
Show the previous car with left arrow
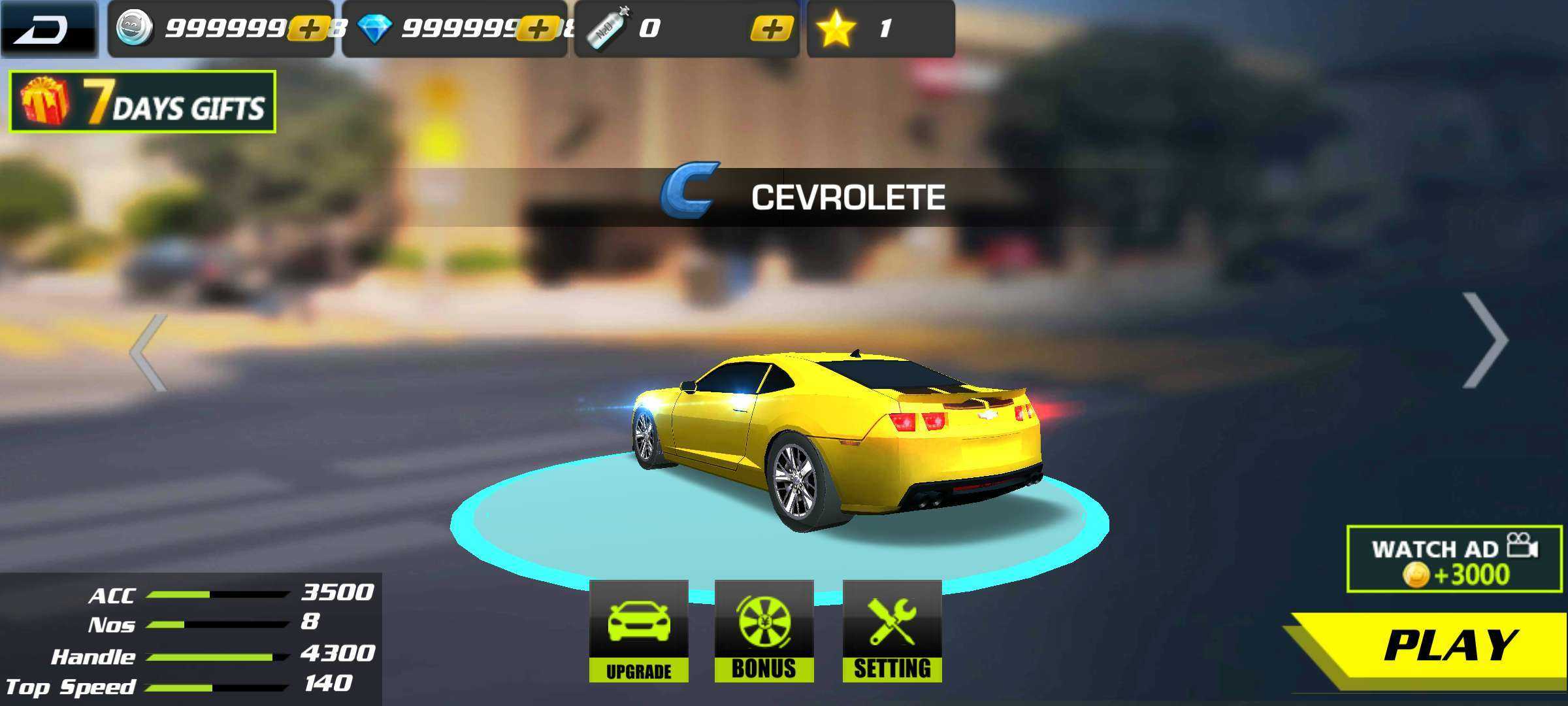[x=149, y=353]
